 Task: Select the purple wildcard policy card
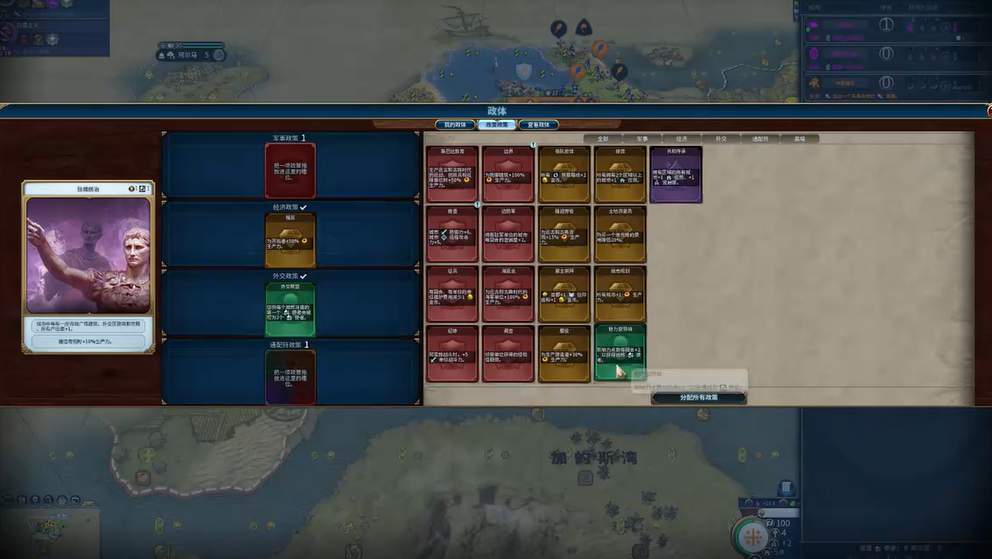675,174
